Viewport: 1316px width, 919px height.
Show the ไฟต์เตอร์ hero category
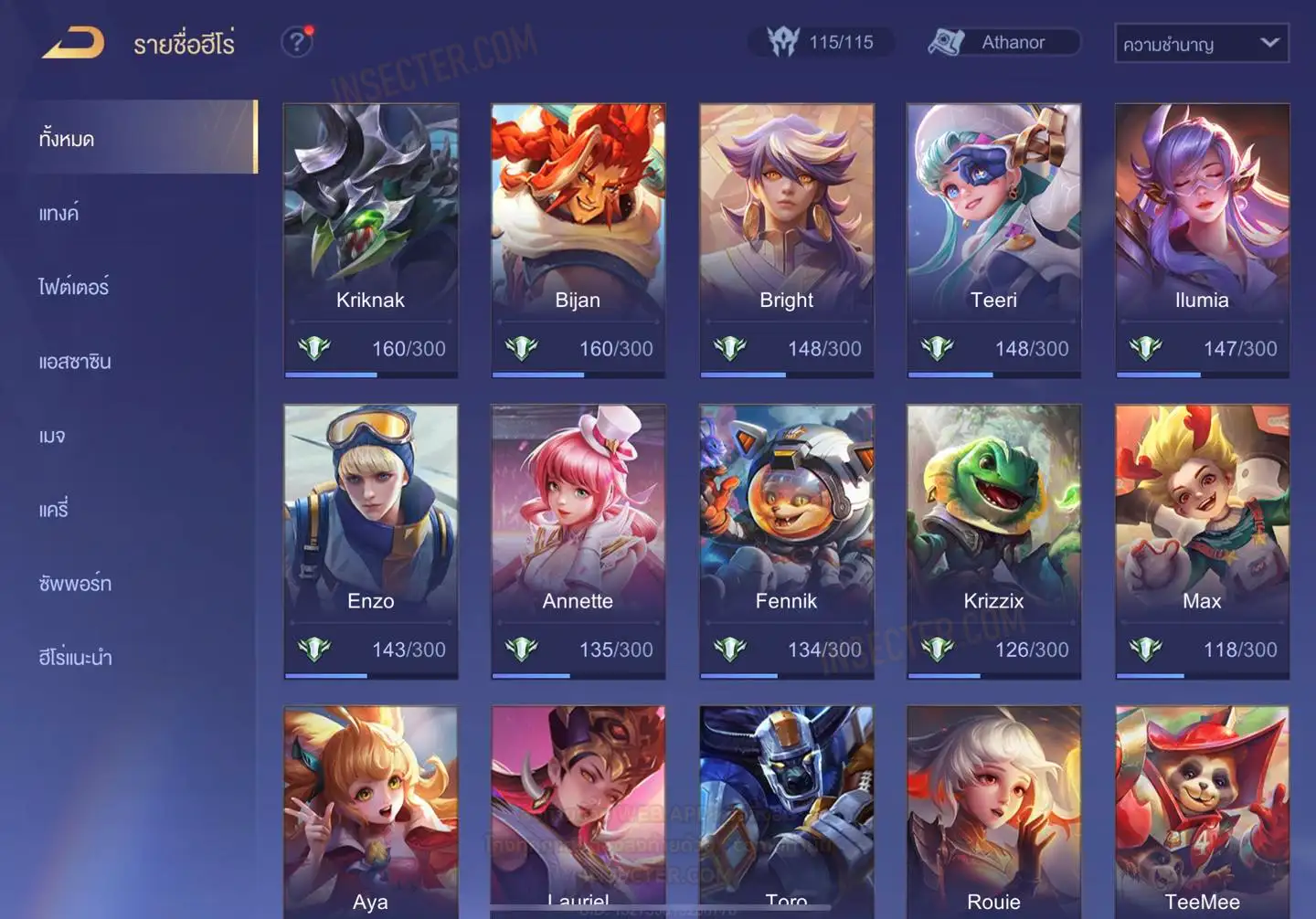(x=74, y=287)
